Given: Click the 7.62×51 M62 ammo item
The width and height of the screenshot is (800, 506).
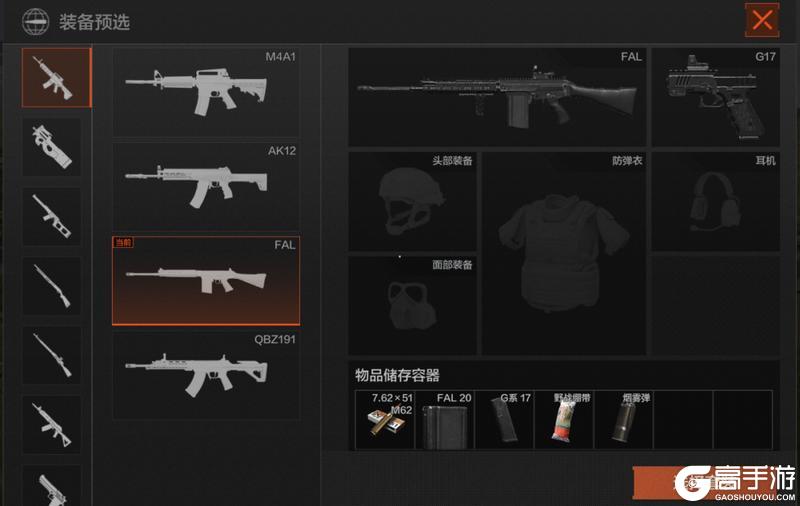Looking at the screenshot, I should 385,420.
